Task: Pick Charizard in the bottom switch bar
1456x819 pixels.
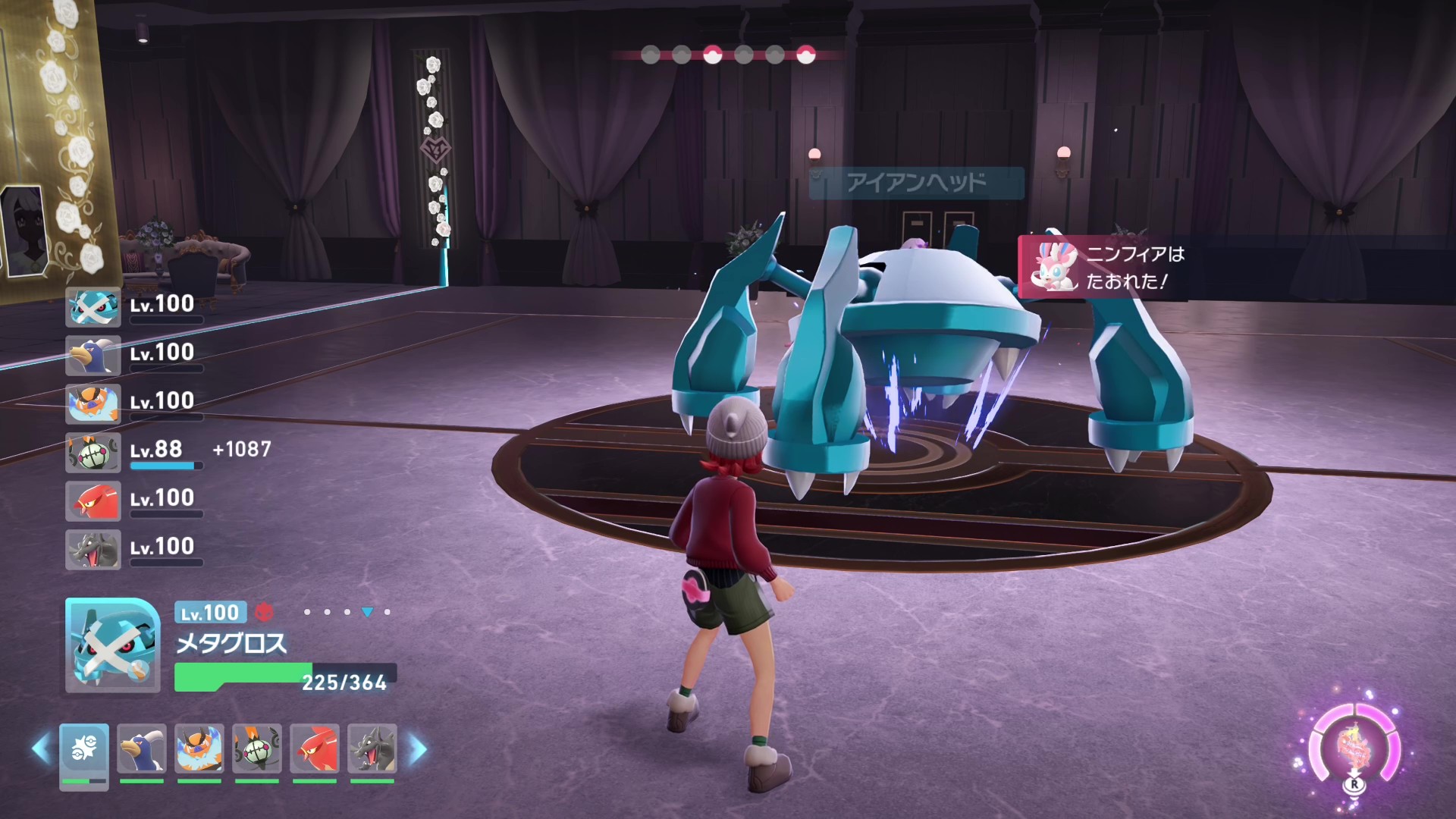Action: tap(372, 749)
